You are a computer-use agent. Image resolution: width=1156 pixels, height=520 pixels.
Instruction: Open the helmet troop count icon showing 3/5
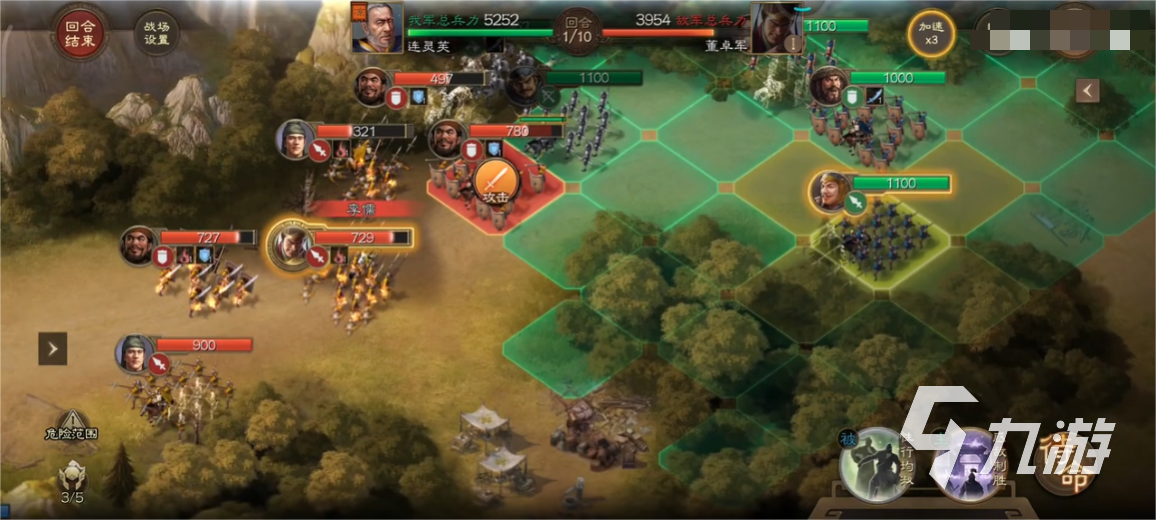[72, 478]
